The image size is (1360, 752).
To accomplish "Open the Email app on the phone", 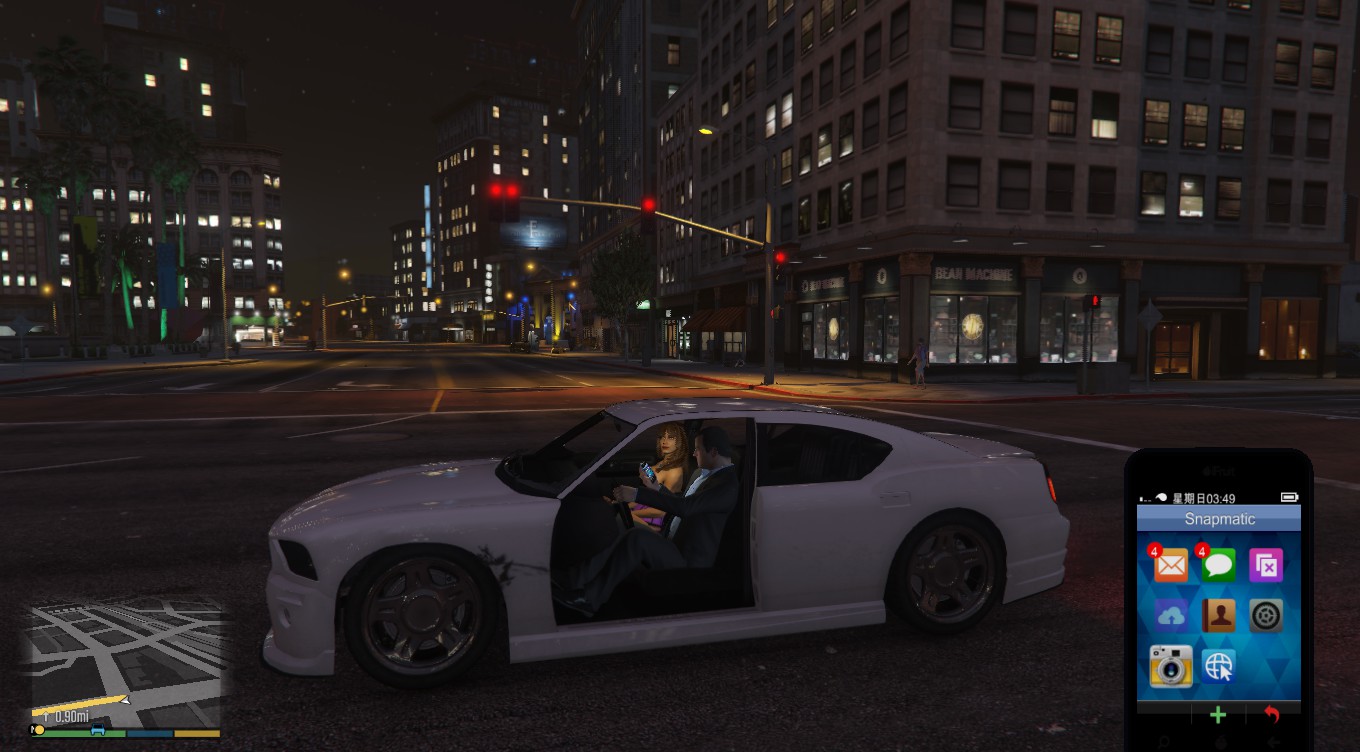I will coord(1170,566).
